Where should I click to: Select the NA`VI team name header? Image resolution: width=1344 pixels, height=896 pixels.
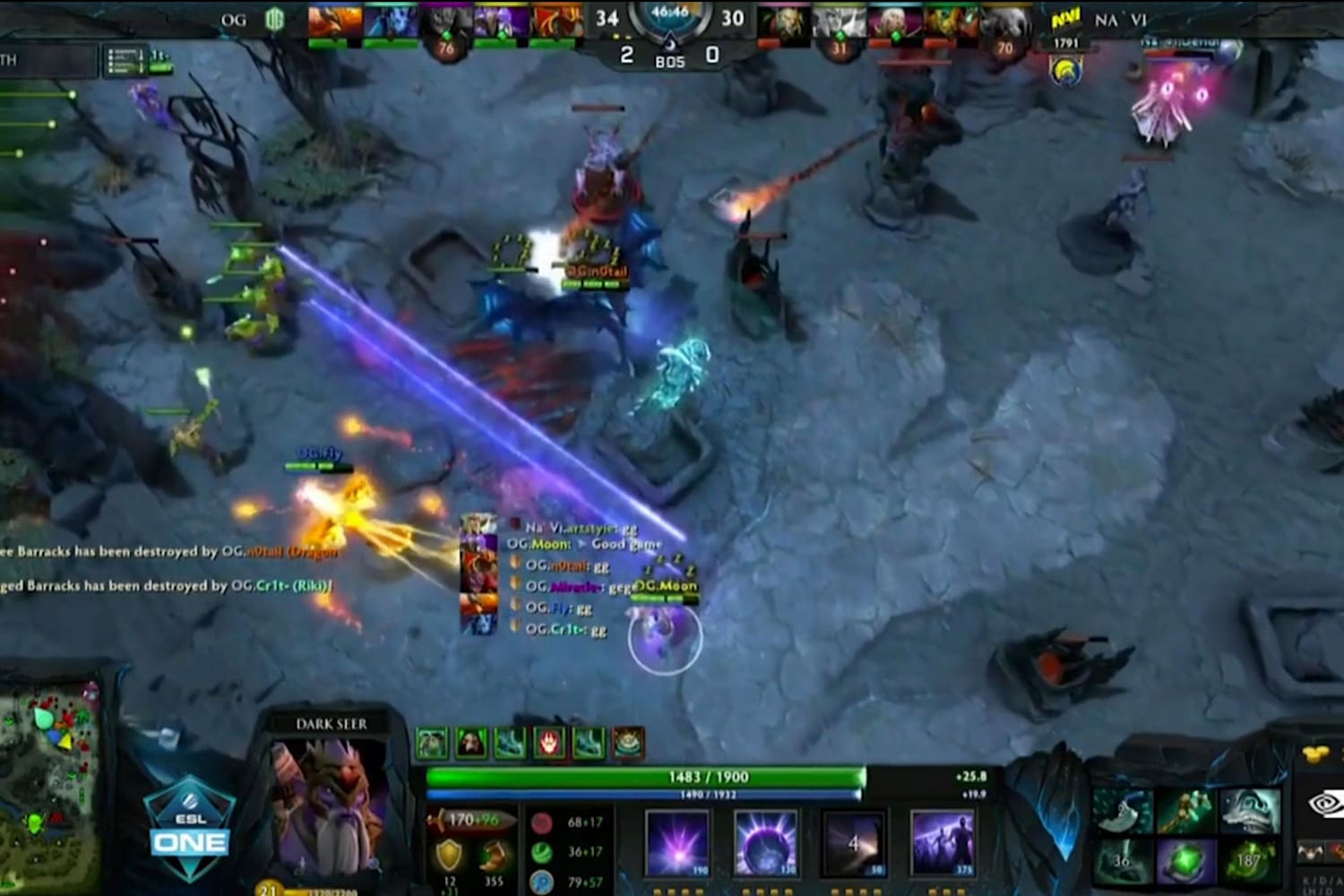click(1121, 20)
